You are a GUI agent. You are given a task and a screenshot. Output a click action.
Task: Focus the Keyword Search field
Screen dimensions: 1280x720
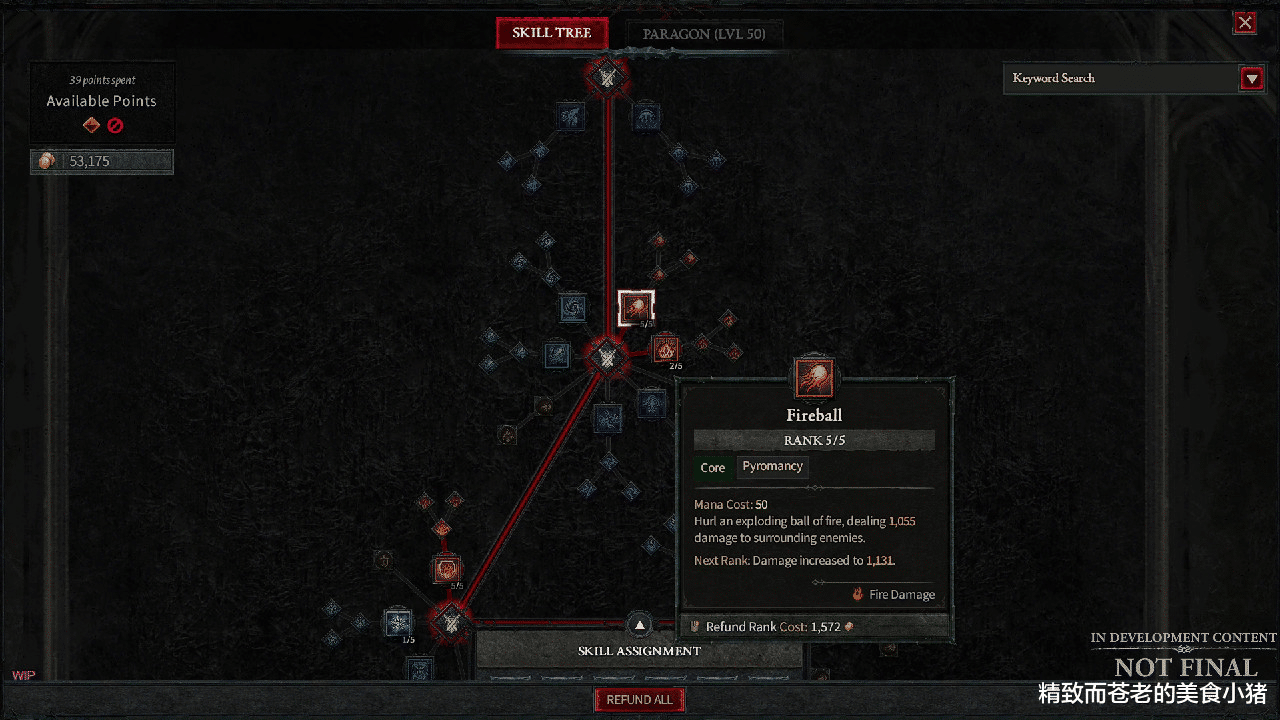coord(1120,78)
